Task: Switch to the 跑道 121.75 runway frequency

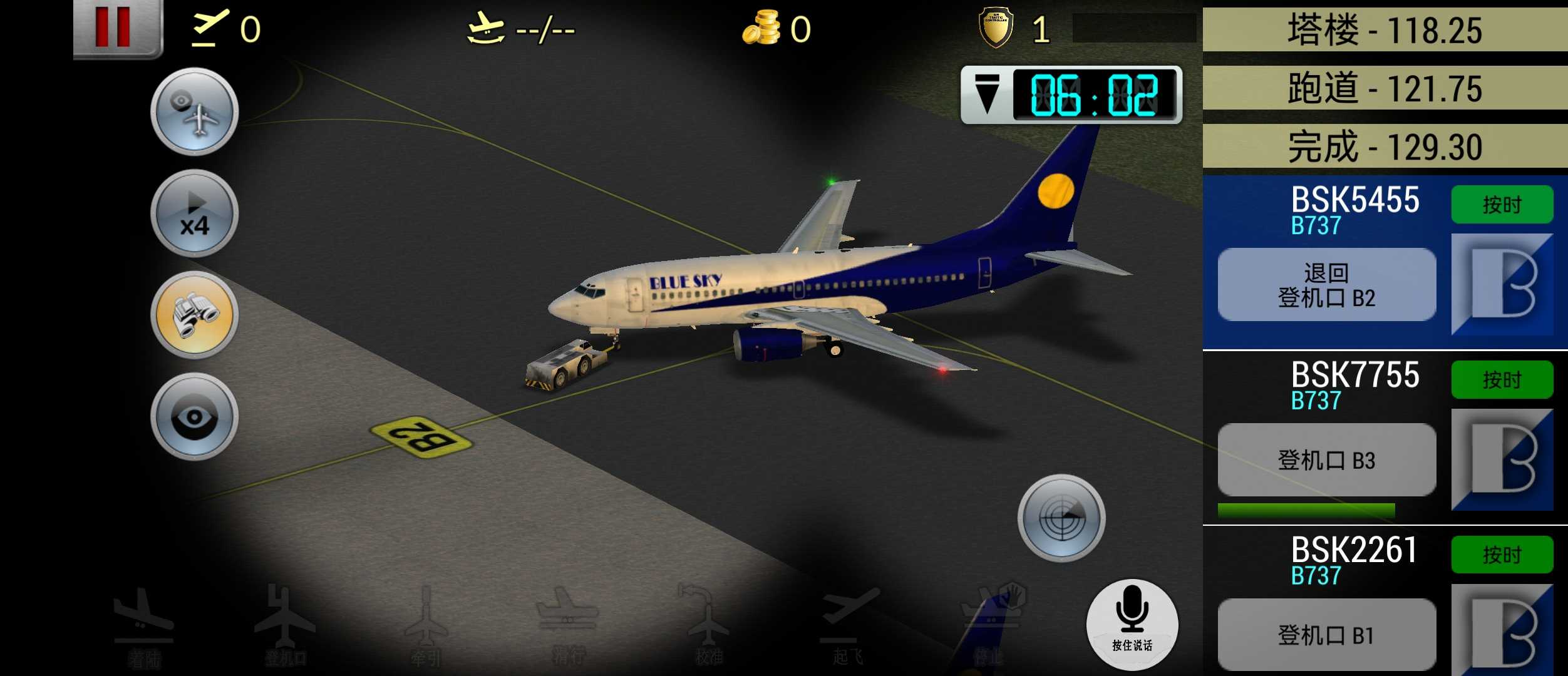Action: coord(1385,88)
